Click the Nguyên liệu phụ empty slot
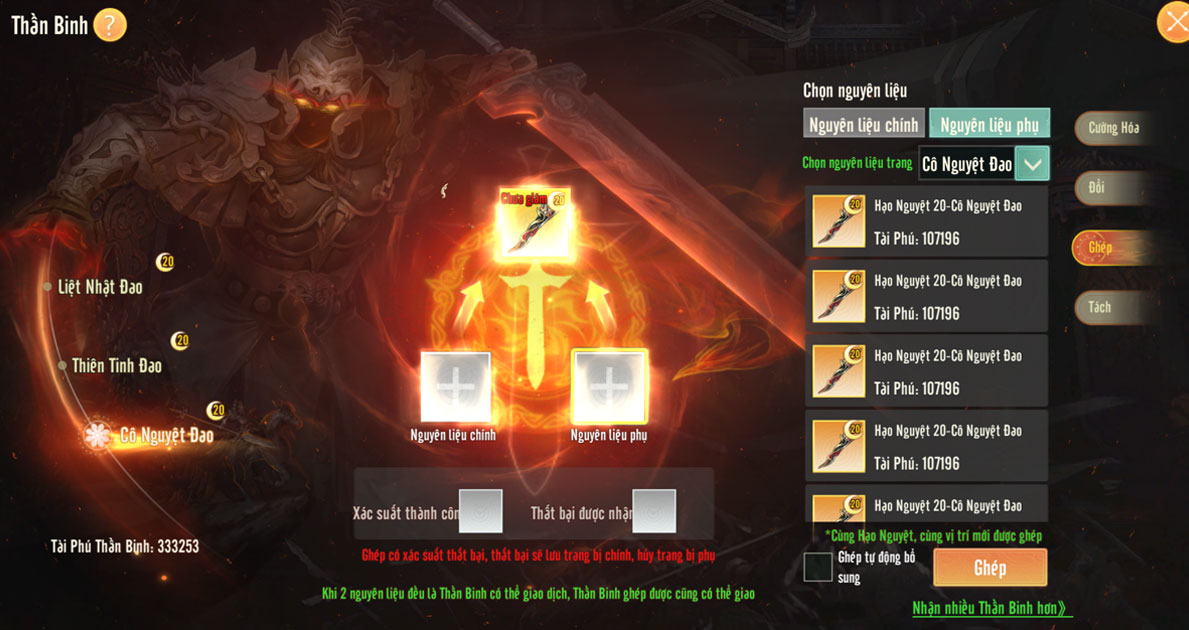 [x=609, y=386]
